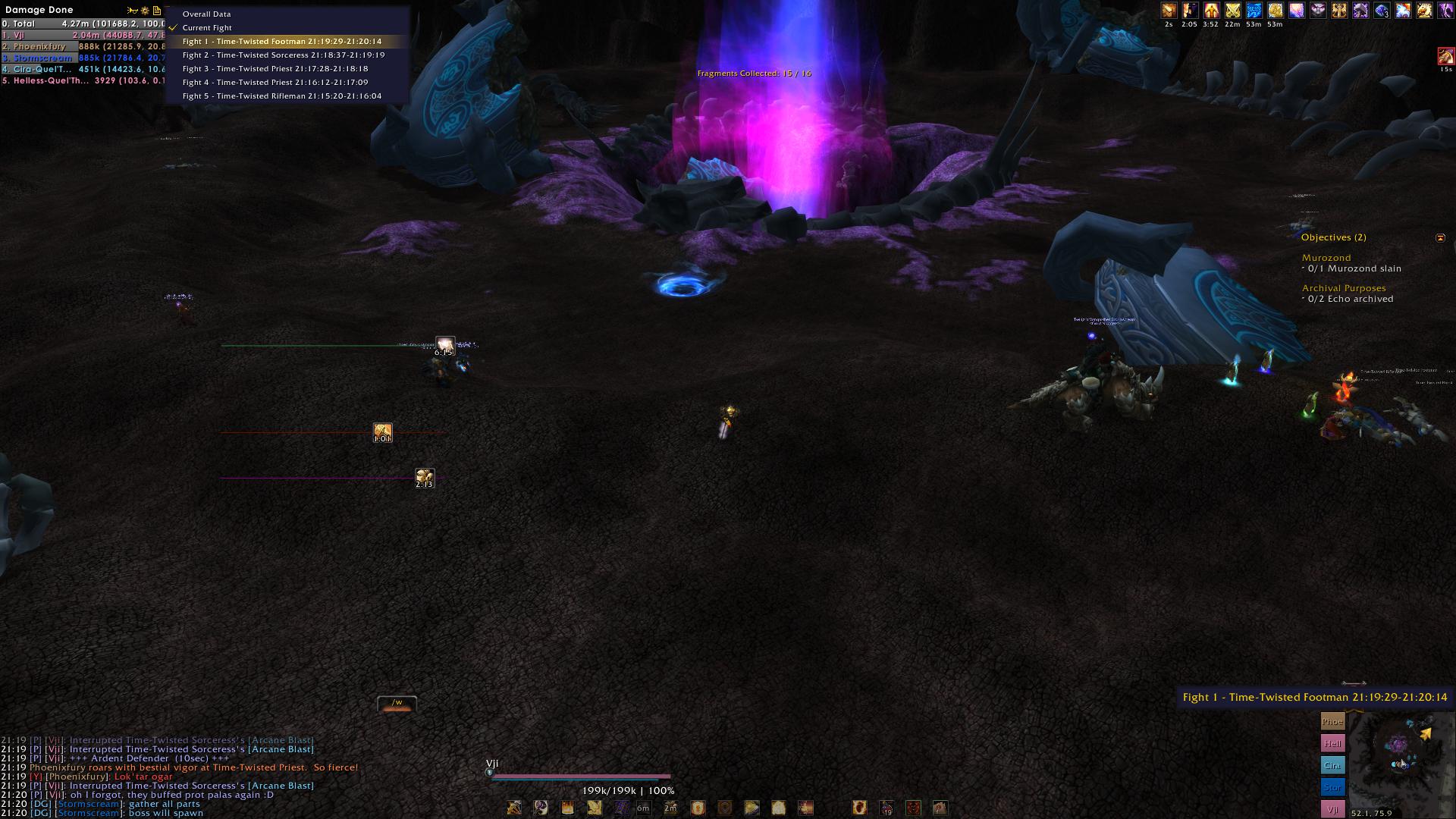
Task: Open the damage meter page icon
Action: (x=157, y=11)
